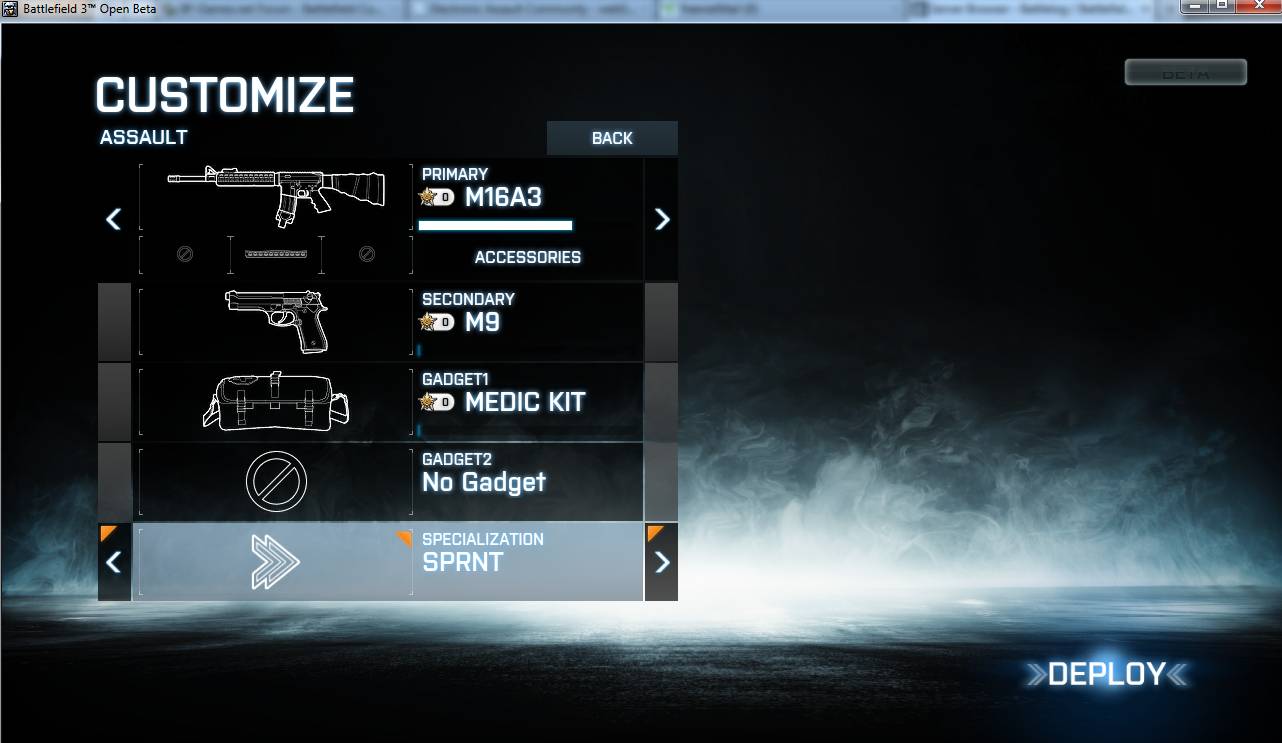The width and height of the screenshot is (1282, 743).
Task: Switch to previous specialization arrow
Action: (x=114, y=562)
